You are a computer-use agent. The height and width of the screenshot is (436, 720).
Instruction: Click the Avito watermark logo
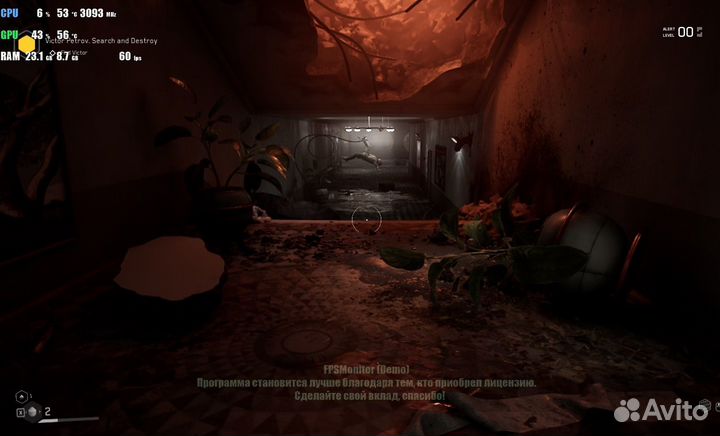(661, 409)
